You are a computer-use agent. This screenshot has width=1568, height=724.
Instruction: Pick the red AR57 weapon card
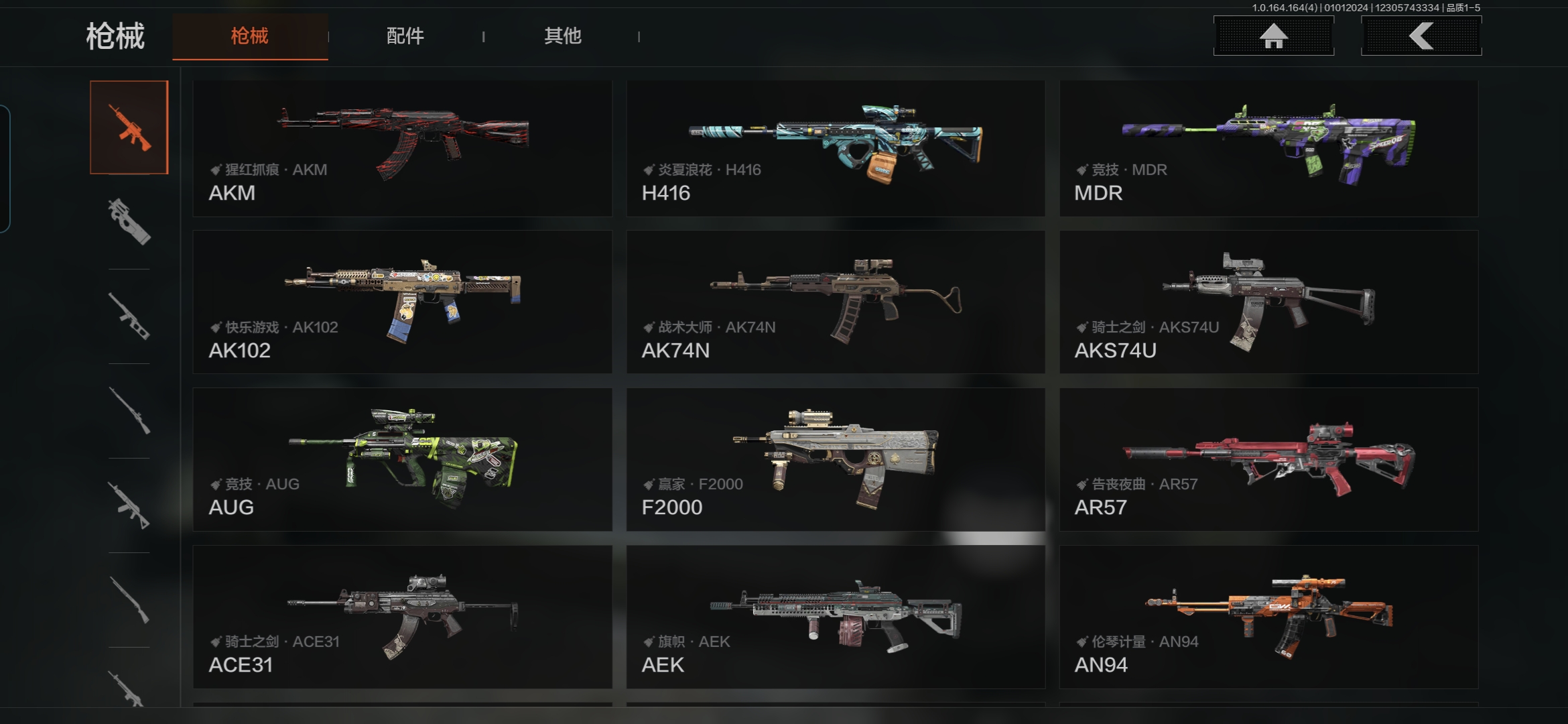[1268, 460]
